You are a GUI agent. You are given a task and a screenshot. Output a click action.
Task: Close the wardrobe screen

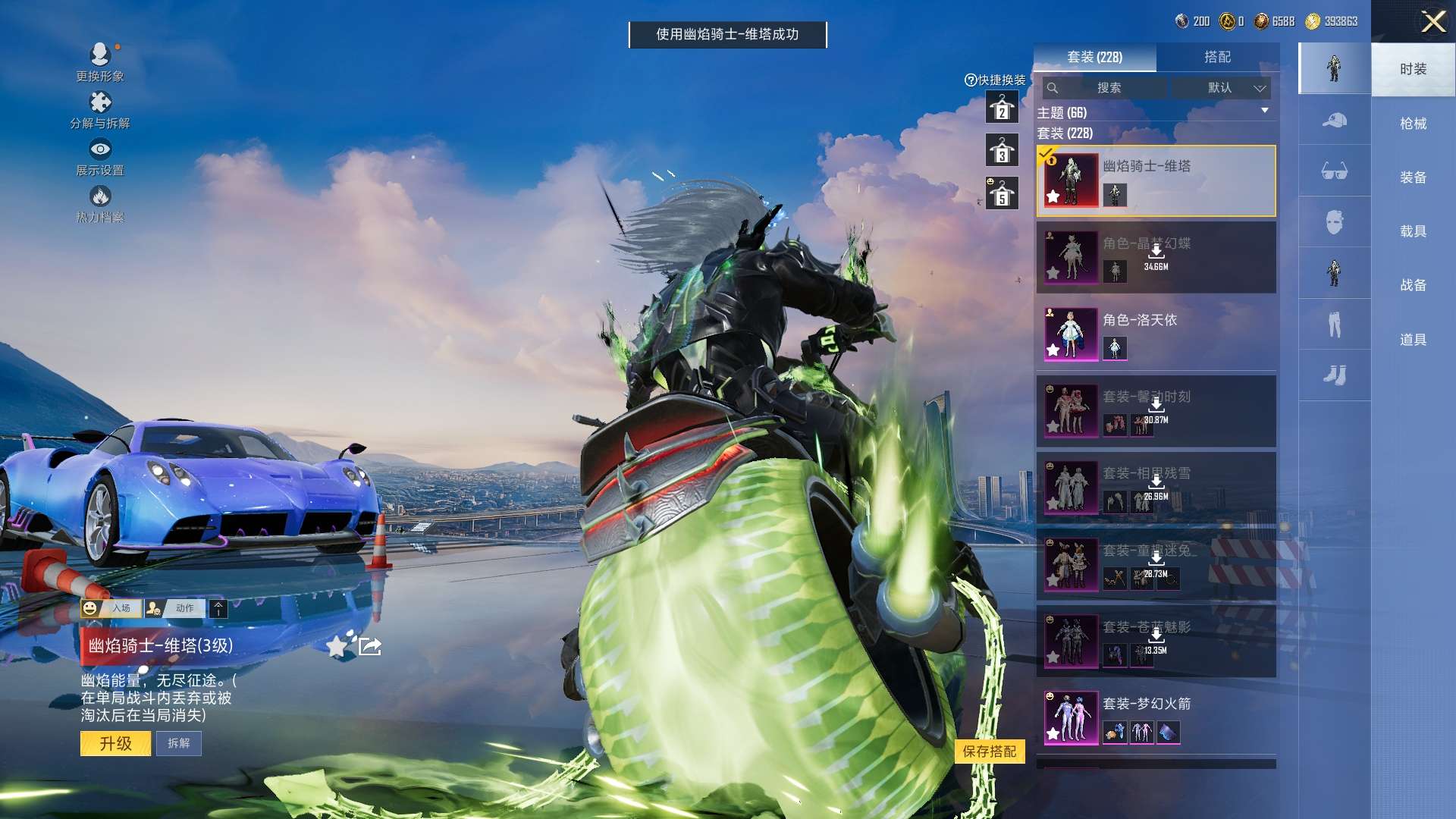tap(1432, 21)
